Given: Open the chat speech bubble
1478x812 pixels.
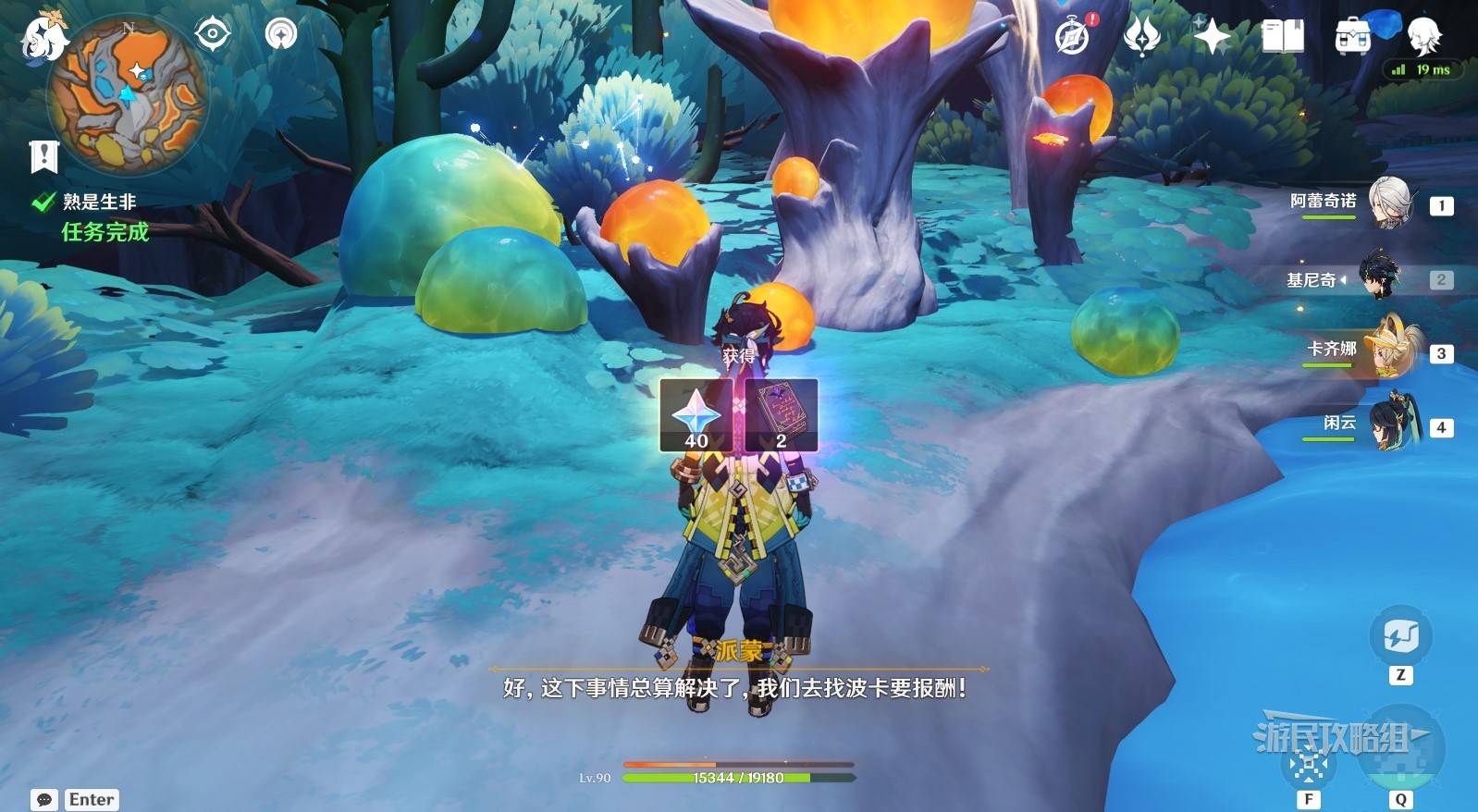Looking at the screenshot, I should pyautogui.click(x=43, y=800).
